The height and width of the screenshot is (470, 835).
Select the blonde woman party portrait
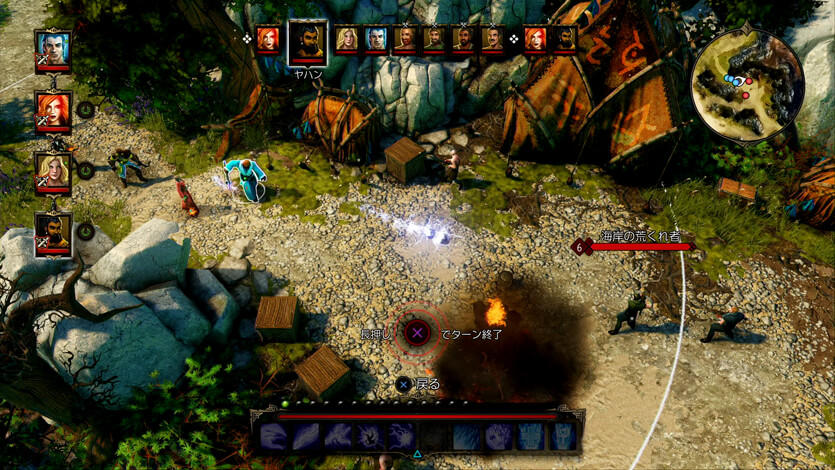point(53,170)
